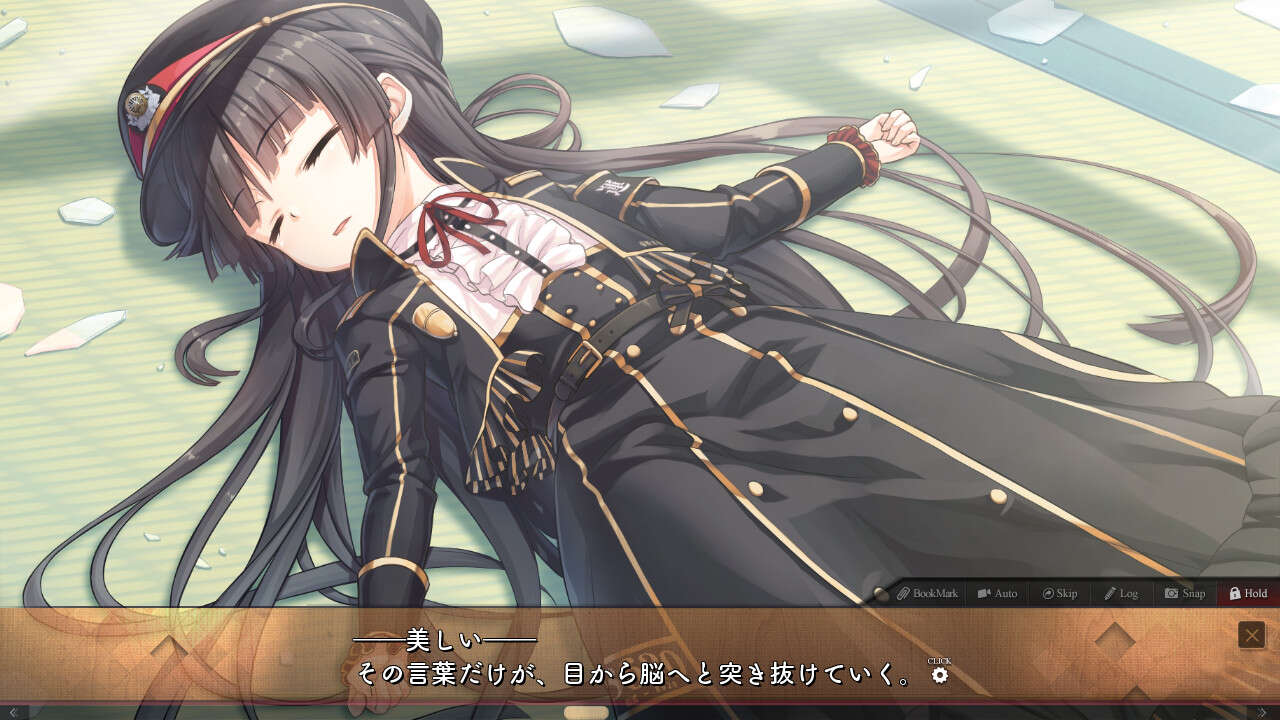
Task: Hide the text box with the X
Action: click(x=1251, y=635)
